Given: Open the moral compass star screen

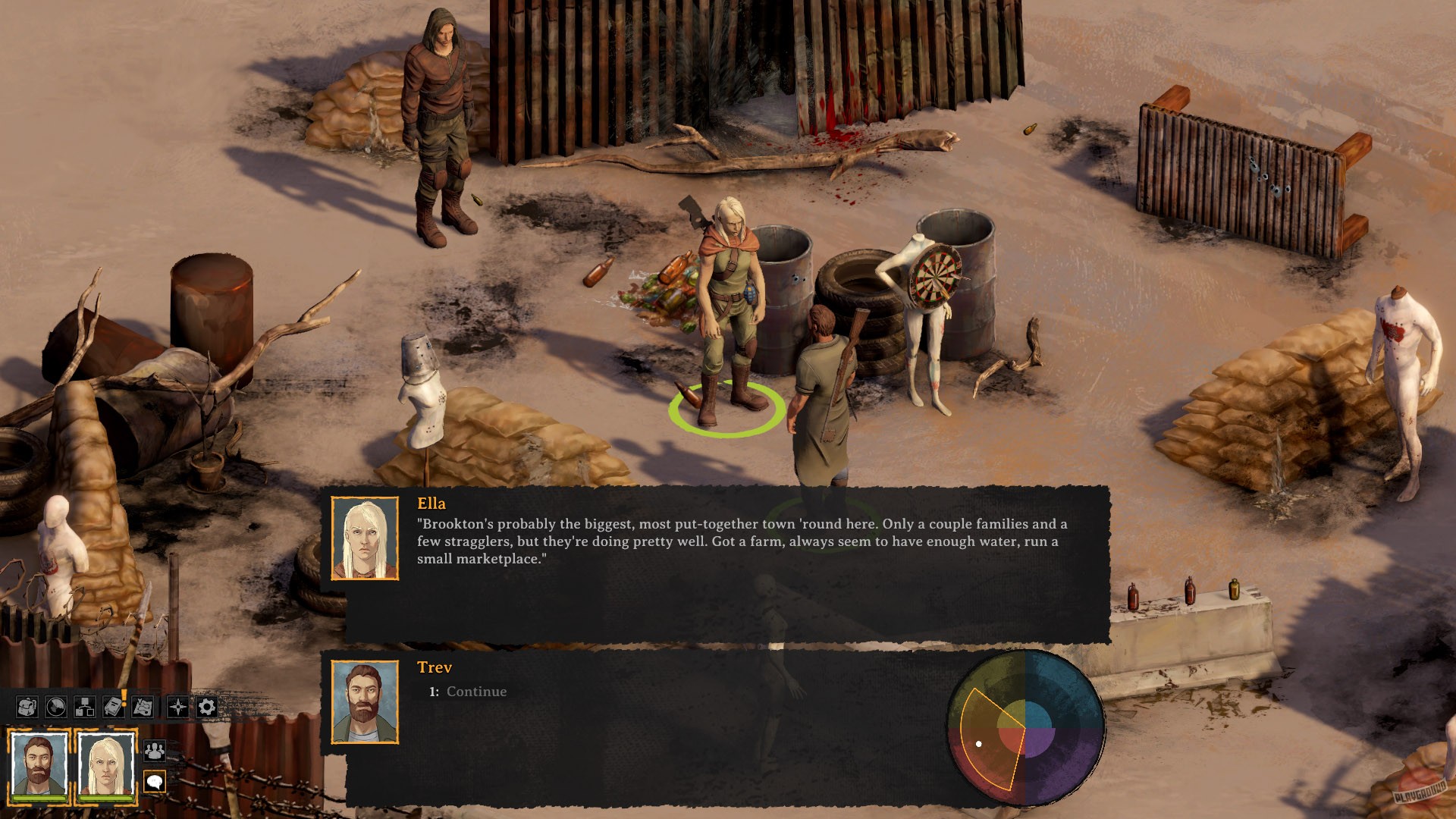Looking at the screenshot, I should 177,707.
